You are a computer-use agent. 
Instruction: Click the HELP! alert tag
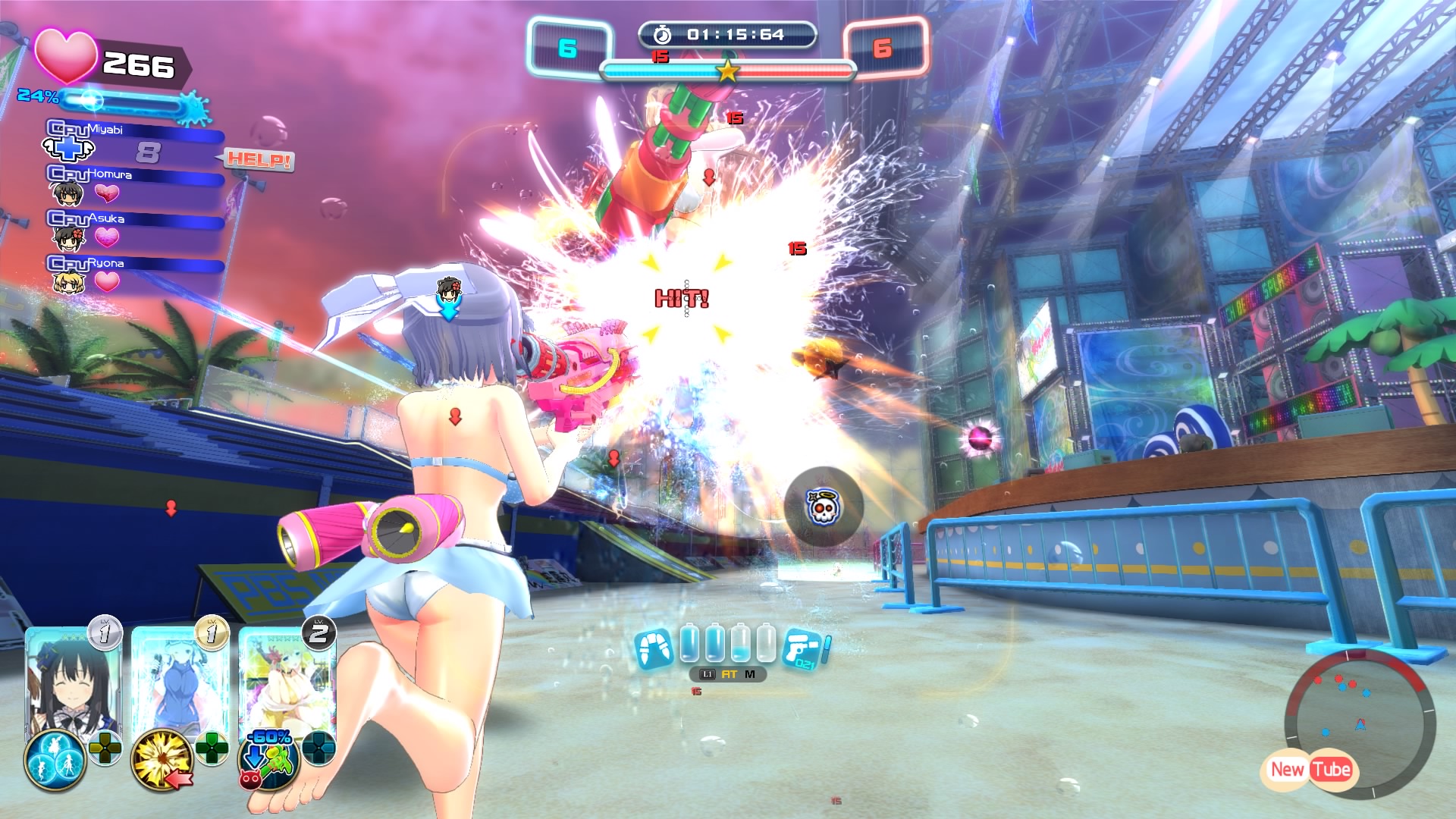259,160
